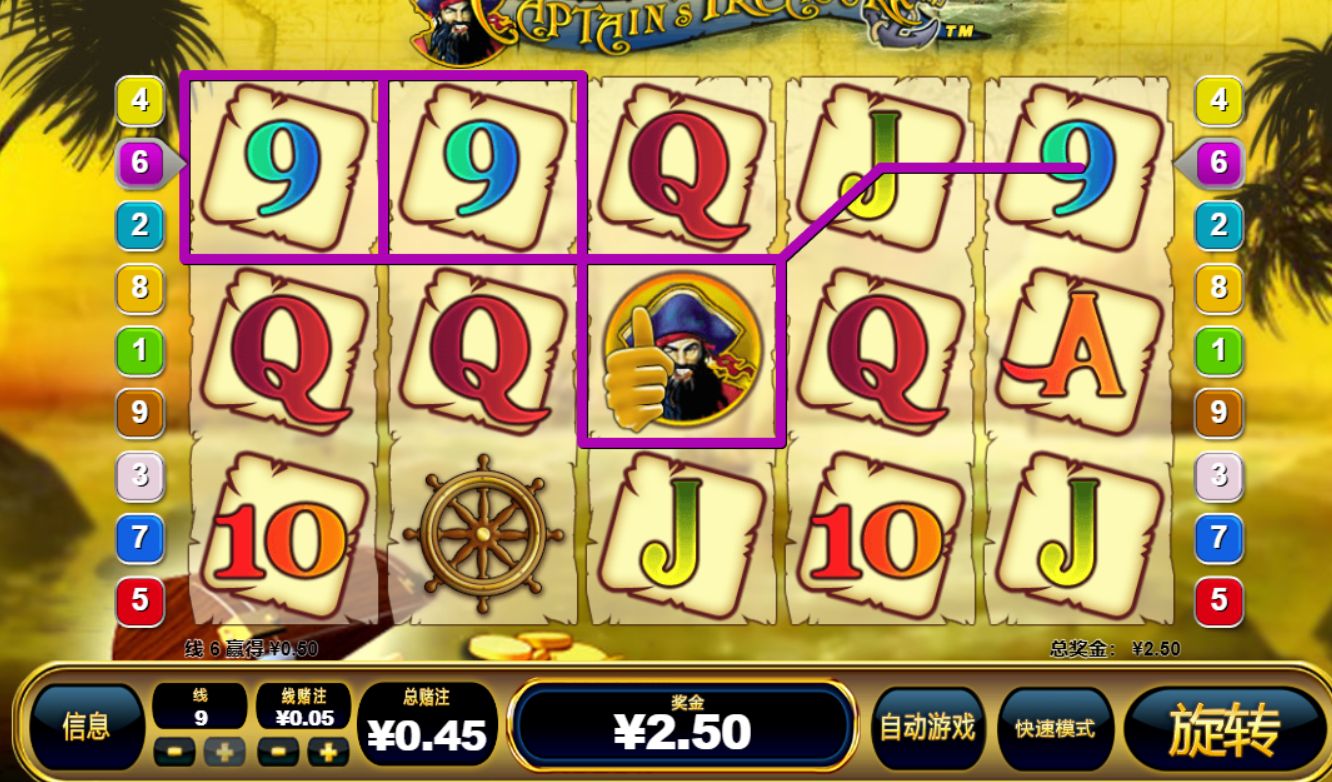
Task: Toggle 快速模式 turbo mode
Action: pos(1055,728)
